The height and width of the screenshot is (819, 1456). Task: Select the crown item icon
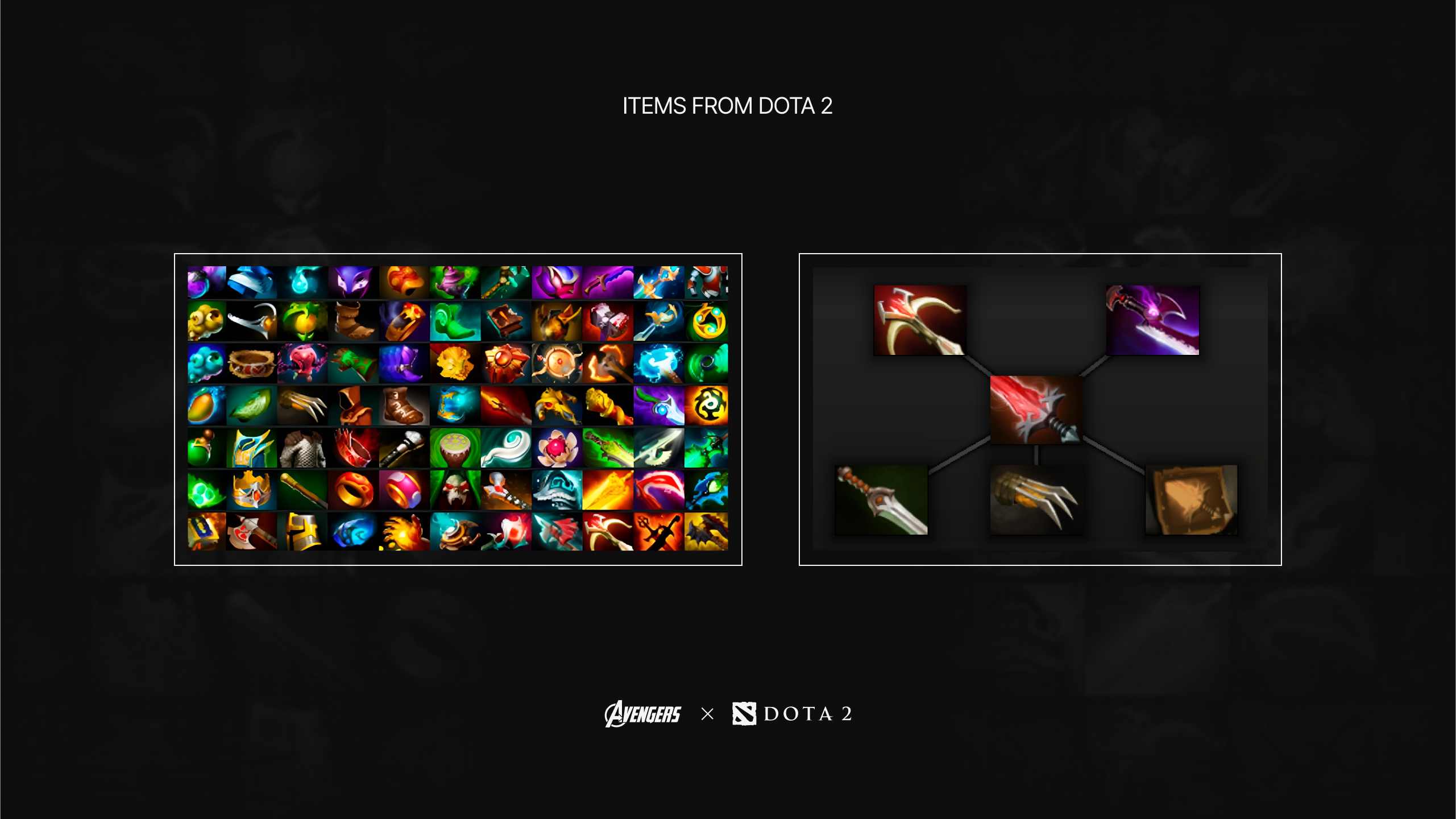pyautogui.click(x=251, y=490)
